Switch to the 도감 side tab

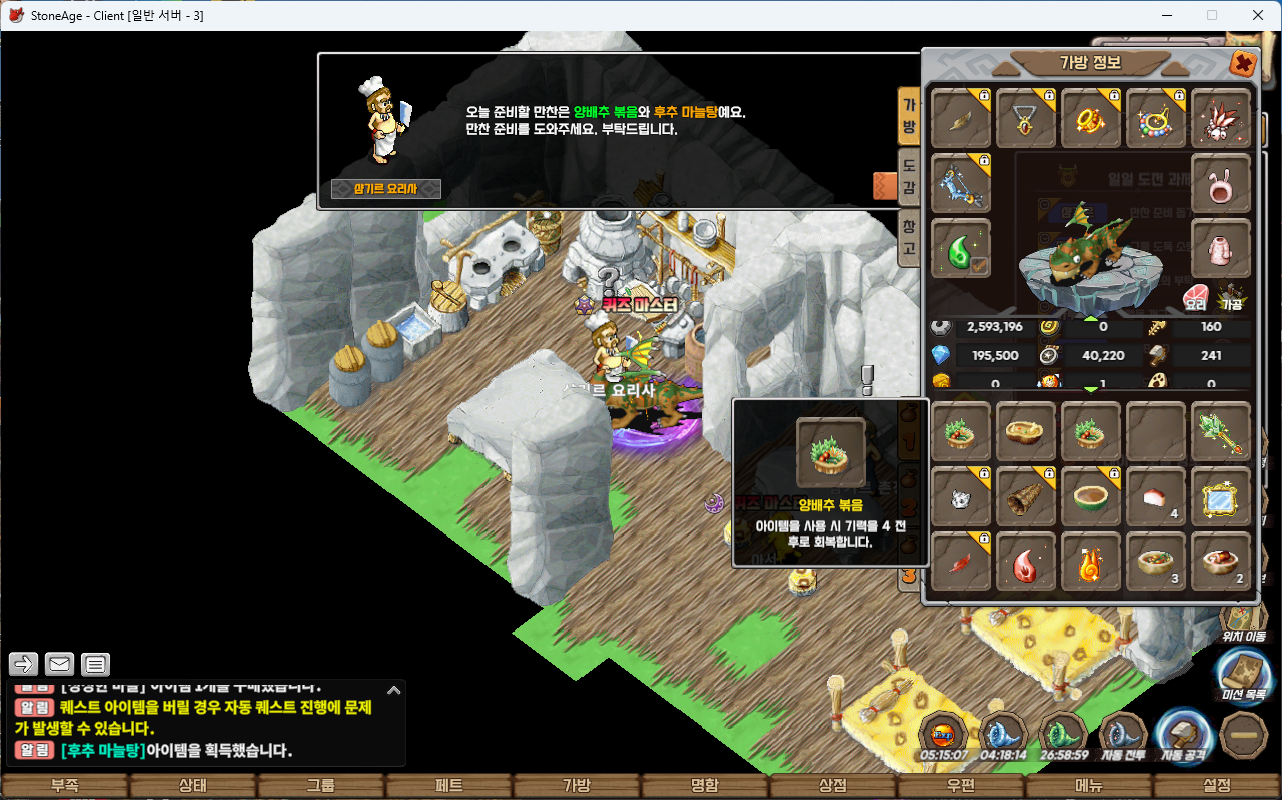click(x=909, y=175)
